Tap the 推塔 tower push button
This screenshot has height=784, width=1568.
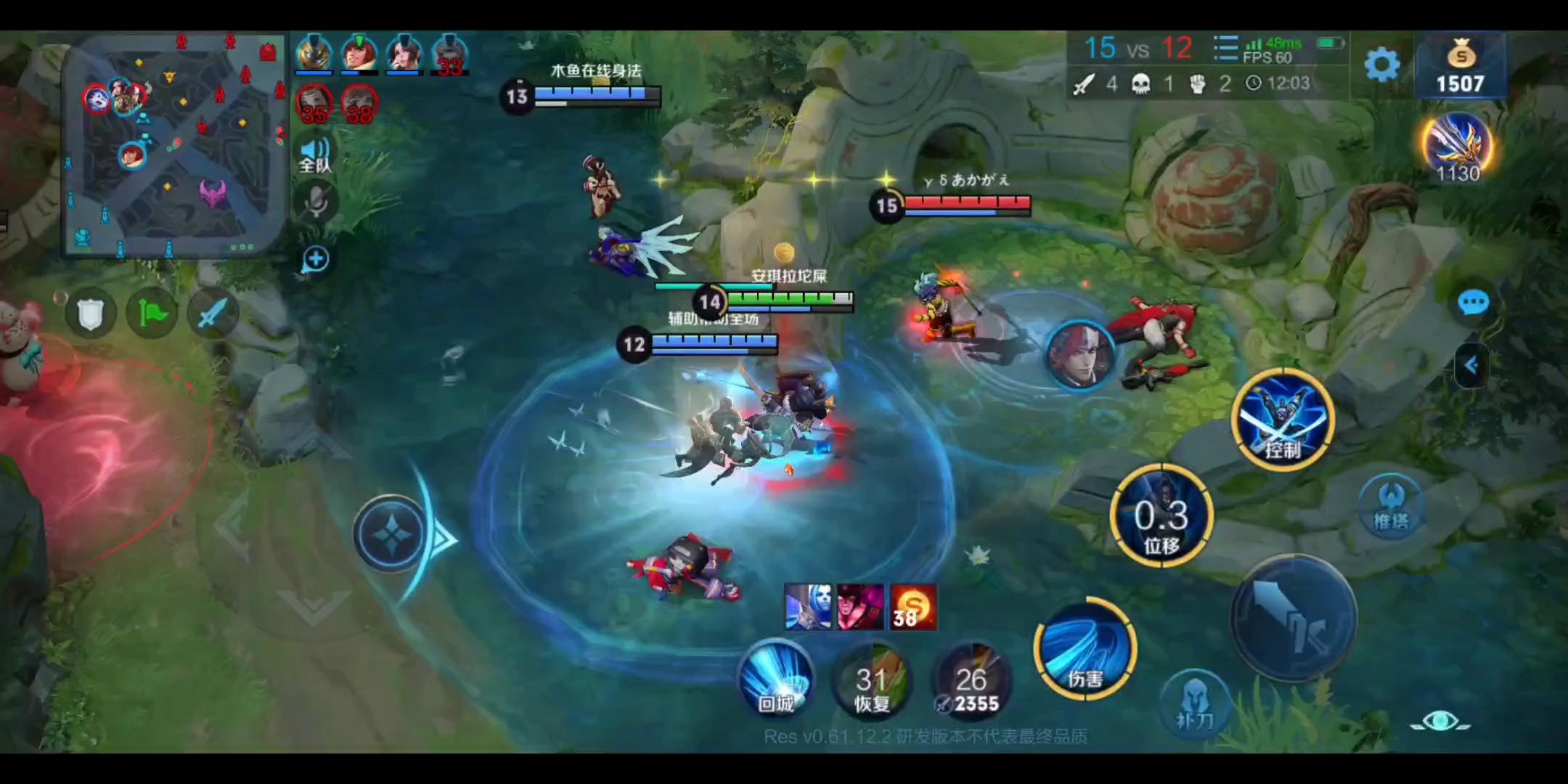1390,505
